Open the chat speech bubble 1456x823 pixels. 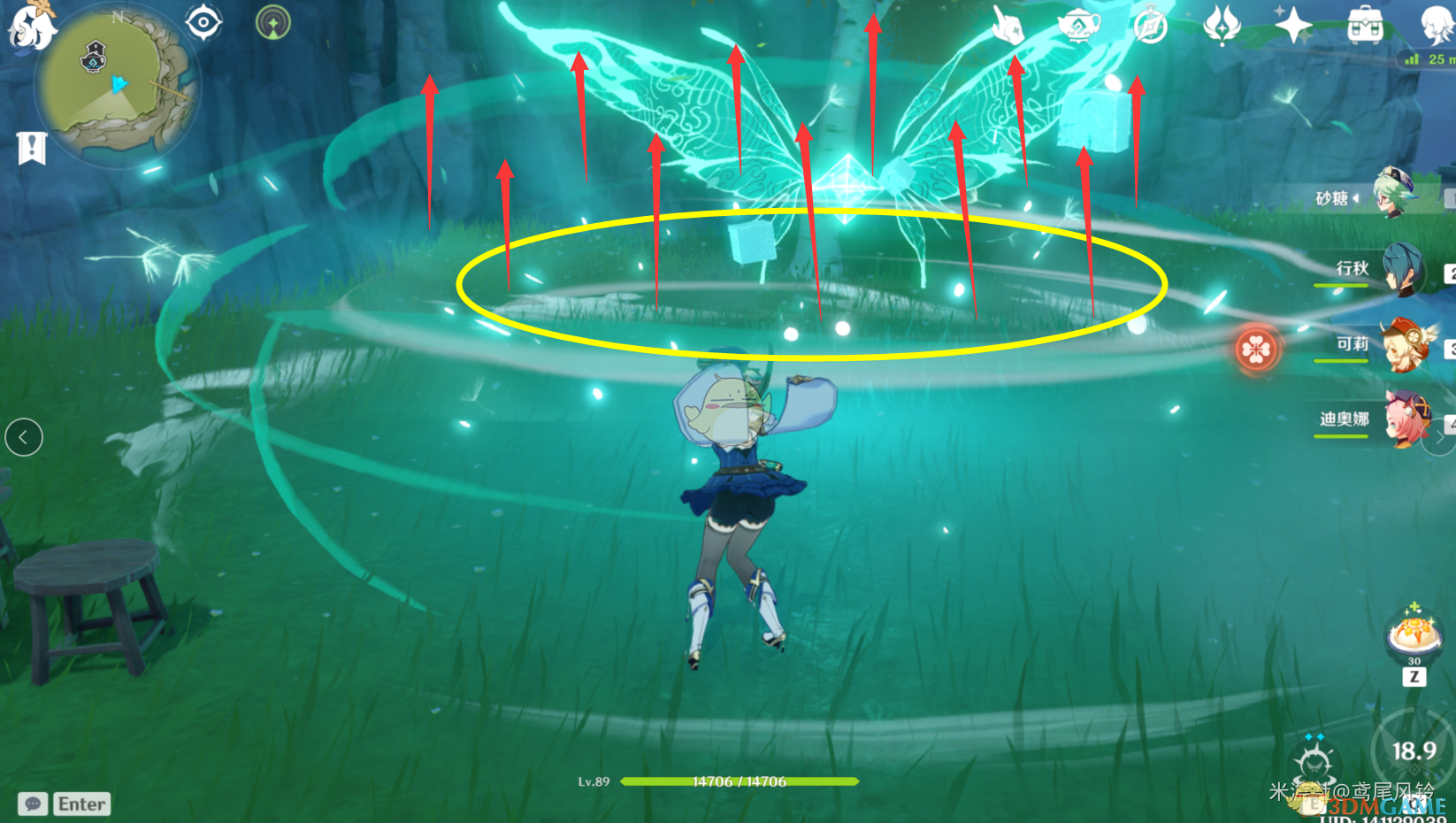pyautogui.click(x=33, y=804)
